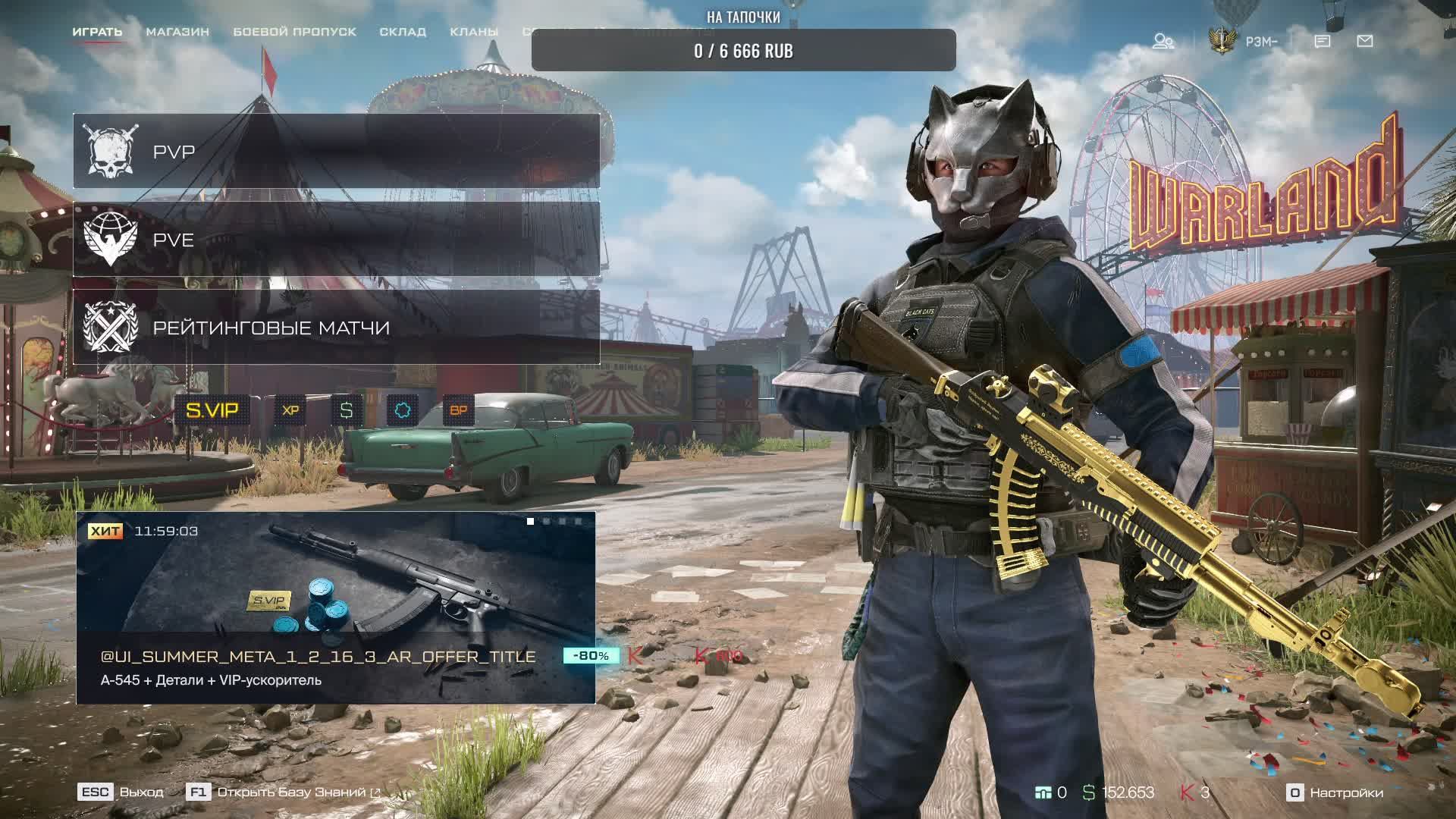Open the Магазин shop tab

[x=177, y=32]
